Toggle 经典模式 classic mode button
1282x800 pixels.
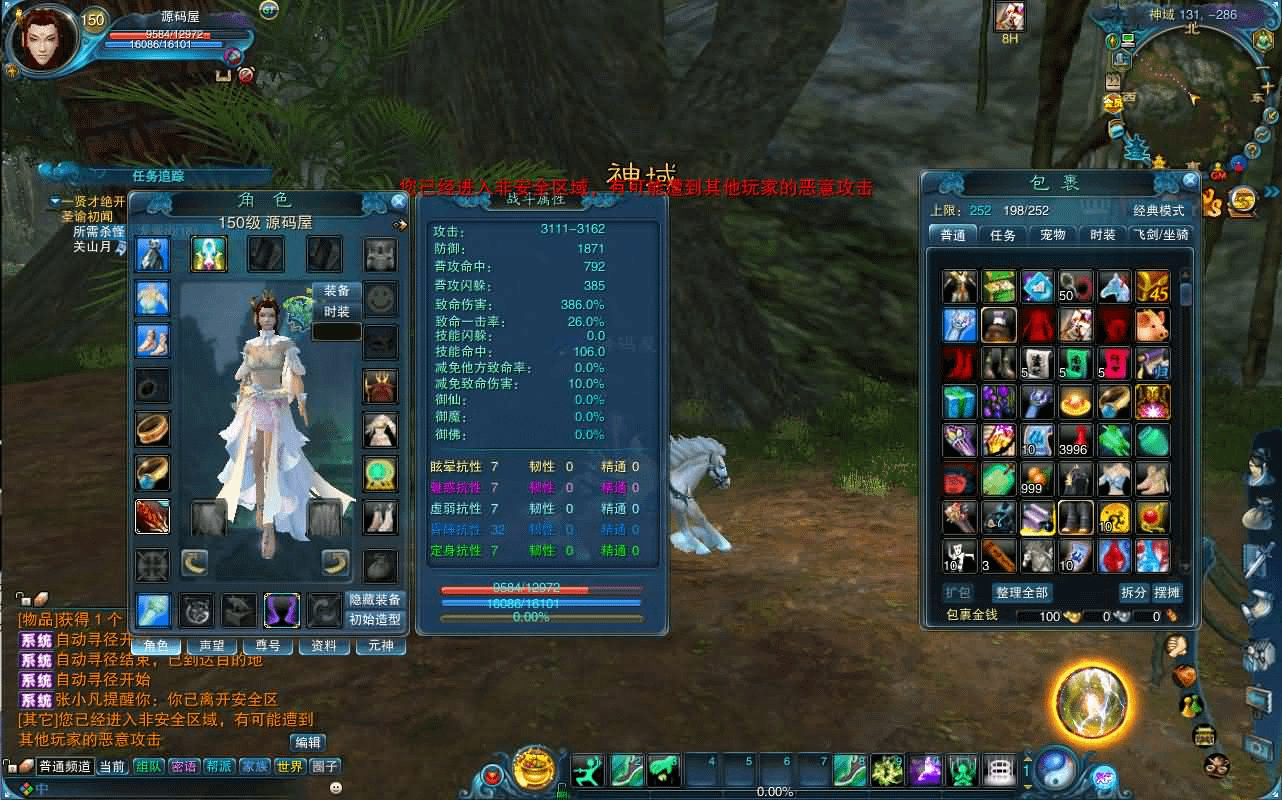coord(1158,211)
